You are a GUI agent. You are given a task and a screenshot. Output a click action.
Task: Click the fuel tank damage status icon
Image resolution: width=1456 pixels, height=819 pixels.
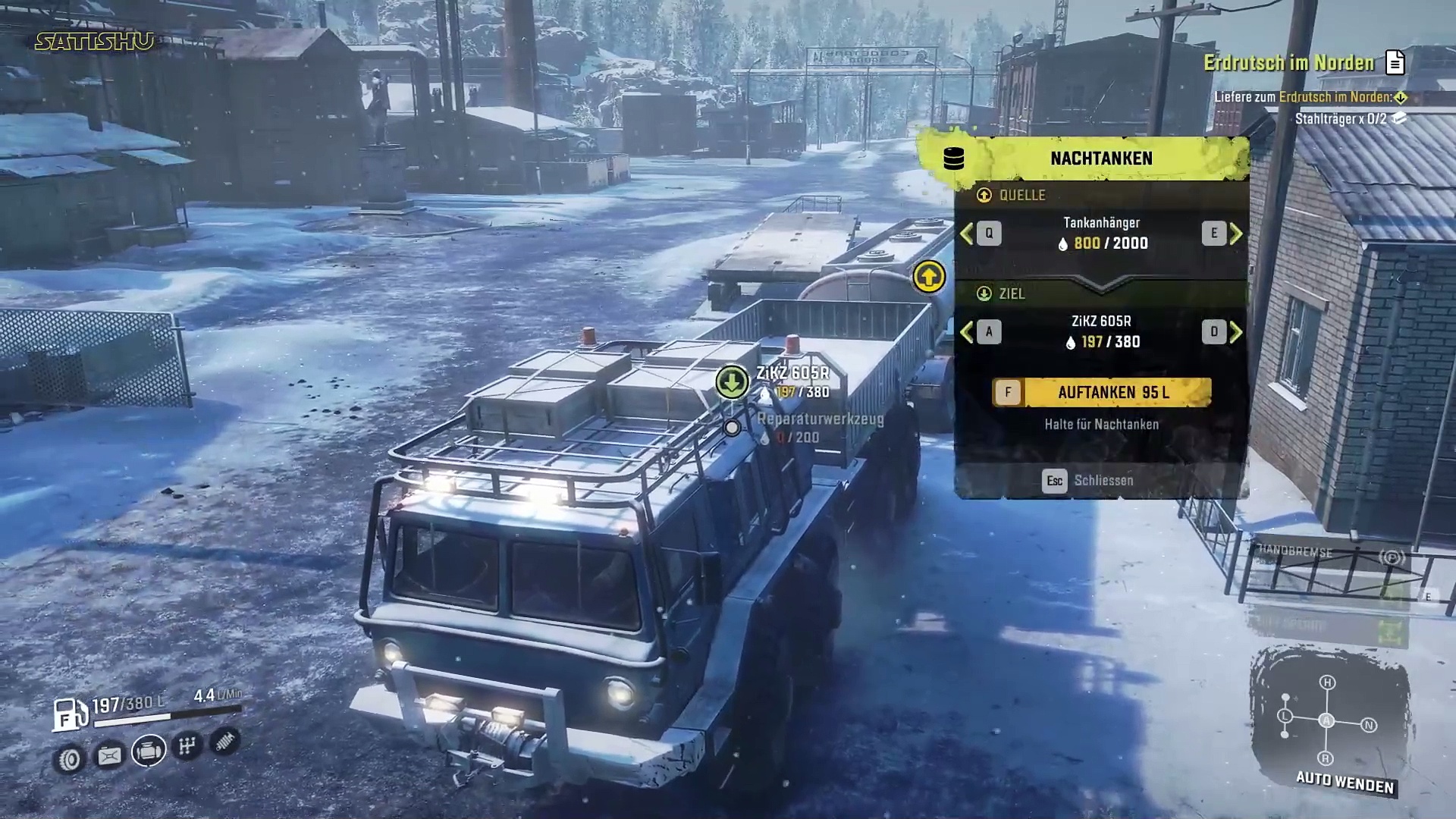[x=109, y=755]
